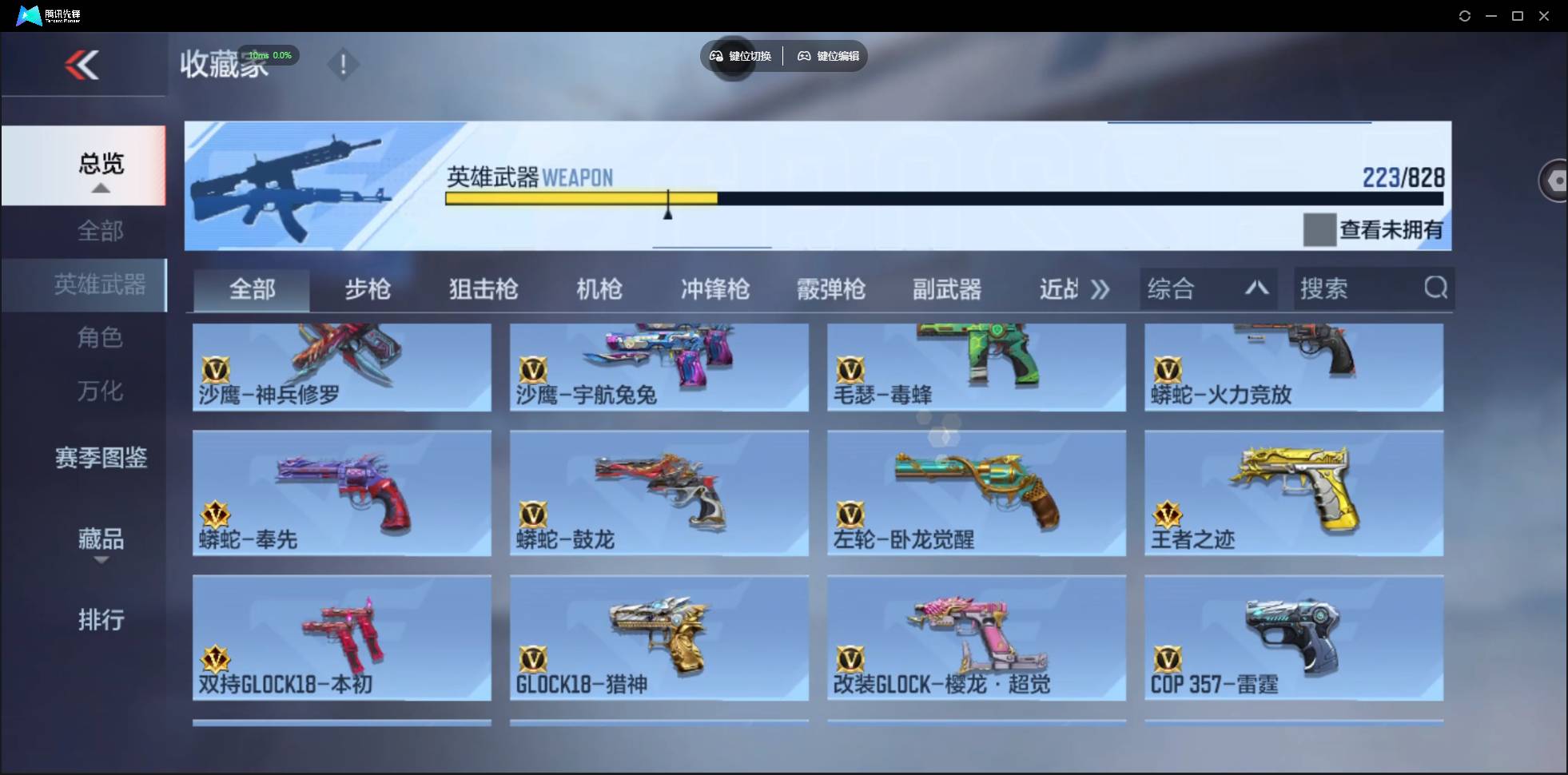Select the 蟒蛇-鼓龙 weapon thumbnail
The width and height of the screenshot is (1568, 775).
(x=658, y=494)
